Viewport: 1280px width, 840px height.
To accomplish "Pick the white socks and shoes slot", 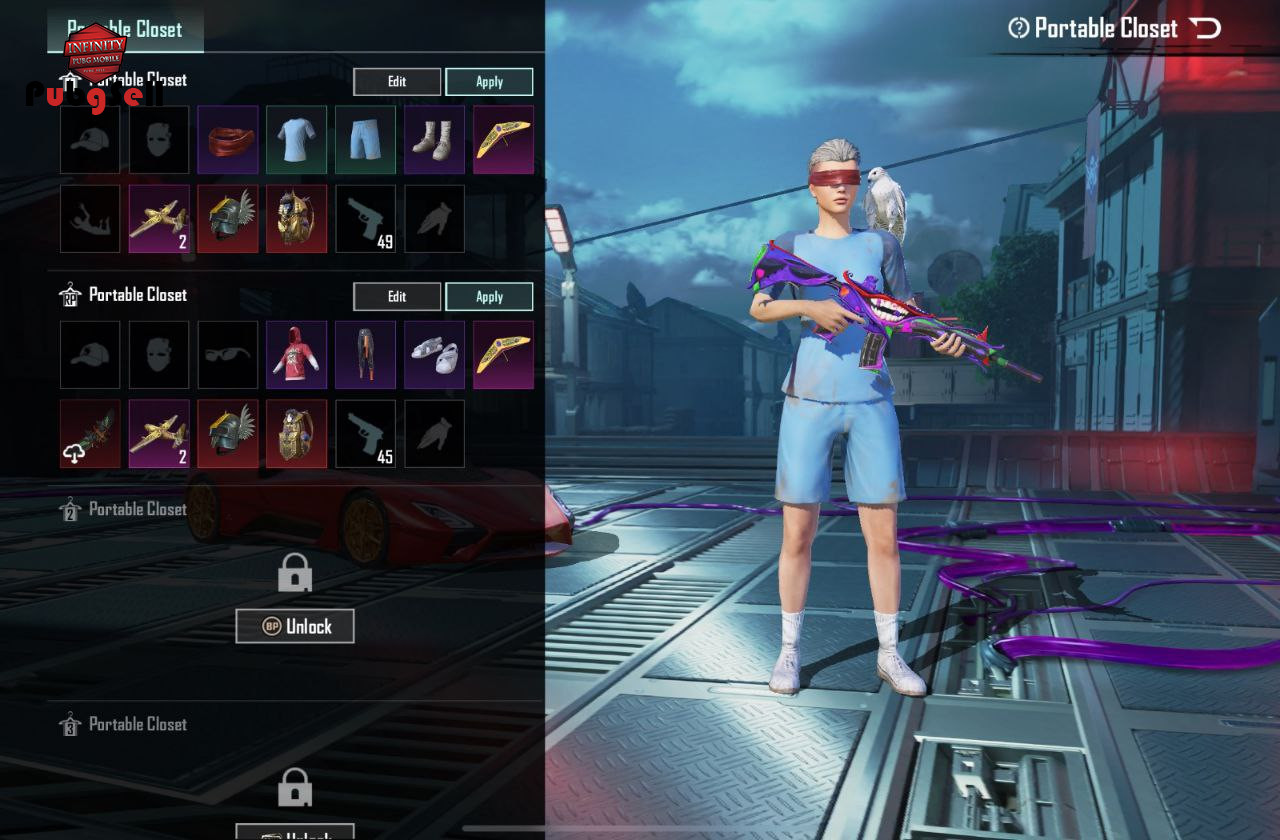I will tap(434, 140).
